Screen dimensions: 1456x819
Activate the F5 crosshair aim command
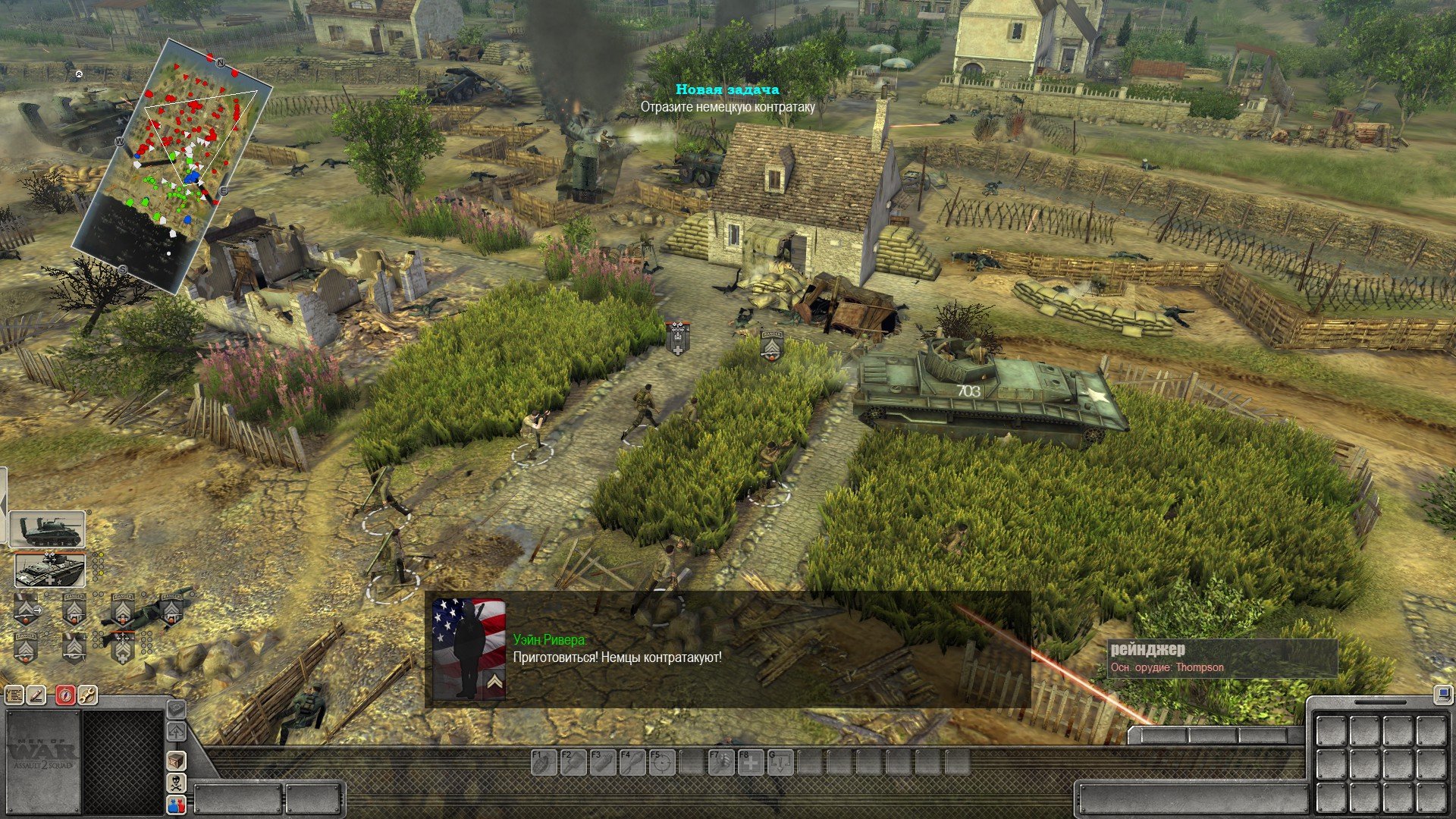tap(662, 761)
